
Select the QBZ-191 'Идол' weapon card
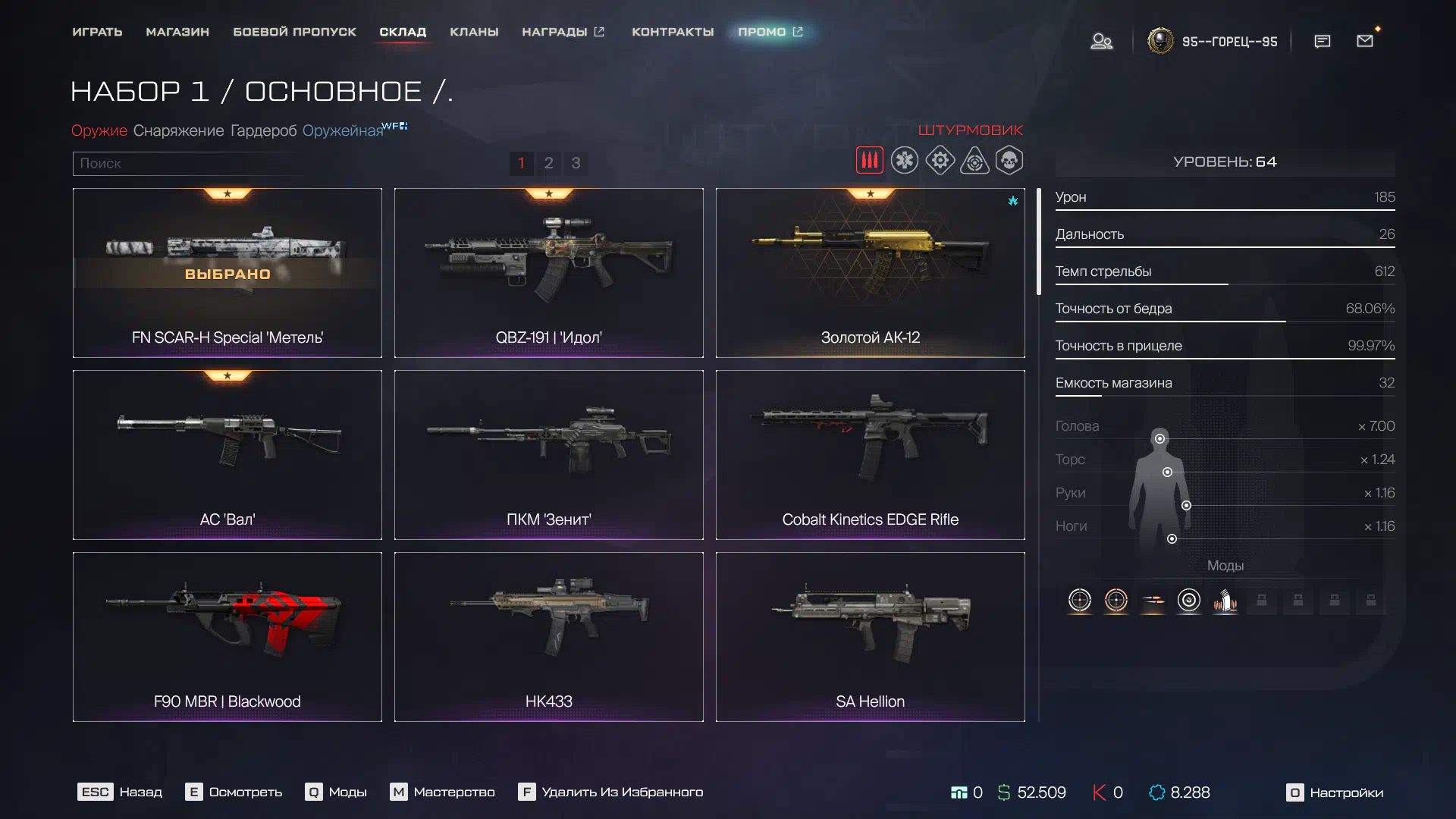pyautogui.click(x=548, y=273)
